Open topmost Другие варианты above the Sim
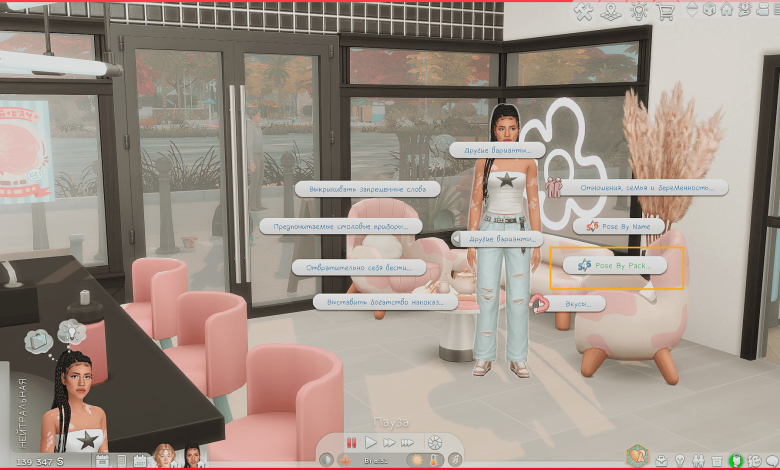The height and width of the screenshot is (470, 780). 497,150
